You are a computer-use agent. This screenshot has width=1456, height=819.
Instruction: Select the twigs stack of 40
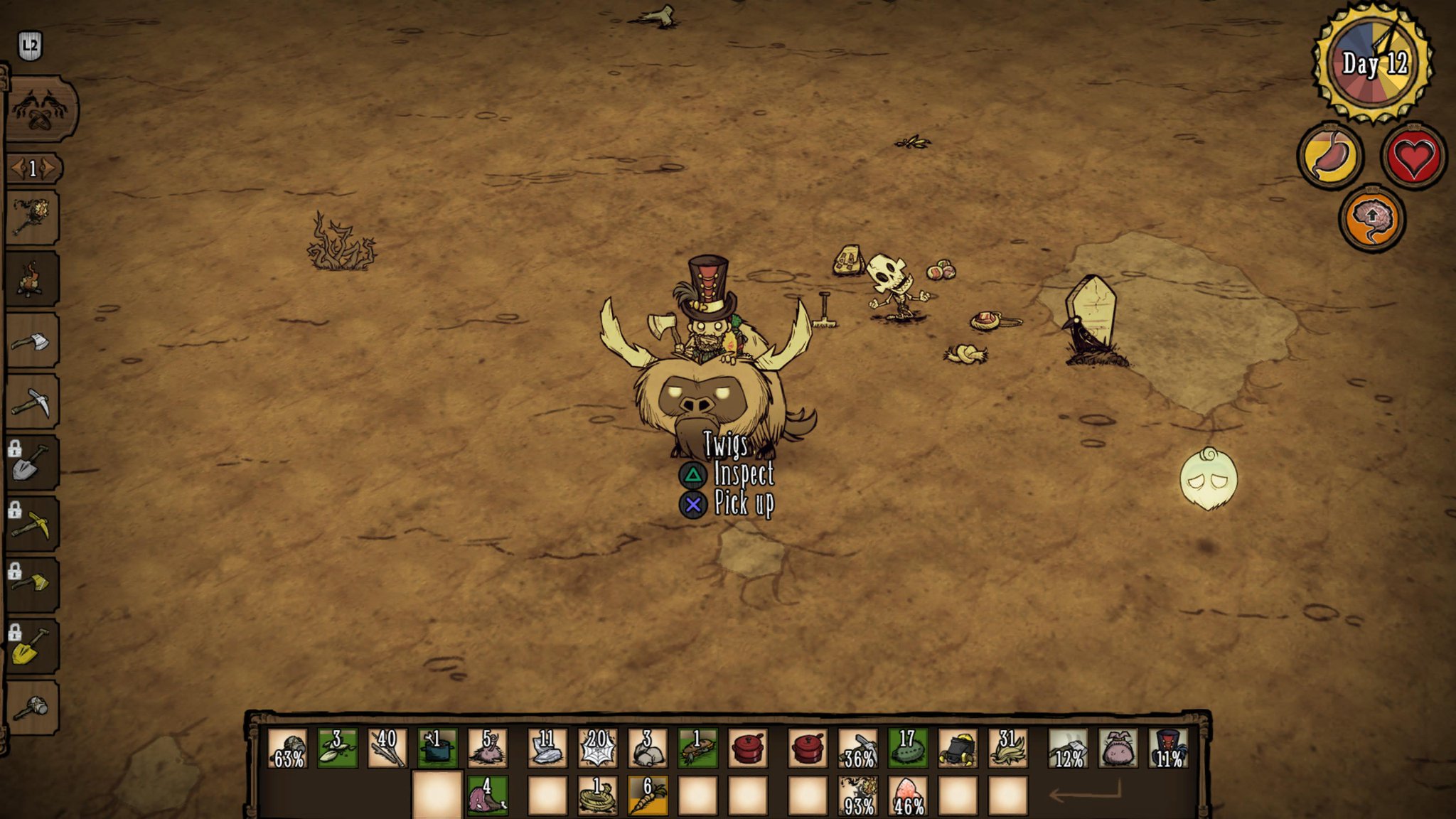click(387, 748)
